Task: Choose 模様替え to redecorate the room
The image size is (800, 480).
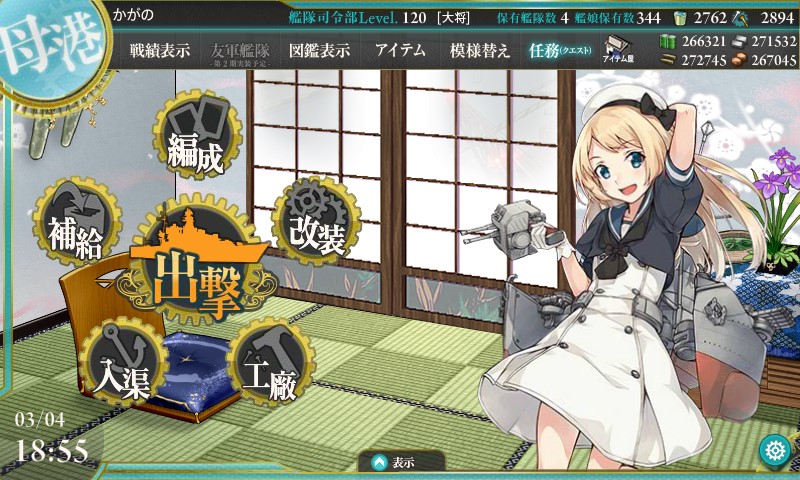Action: [x=480, y=51]
